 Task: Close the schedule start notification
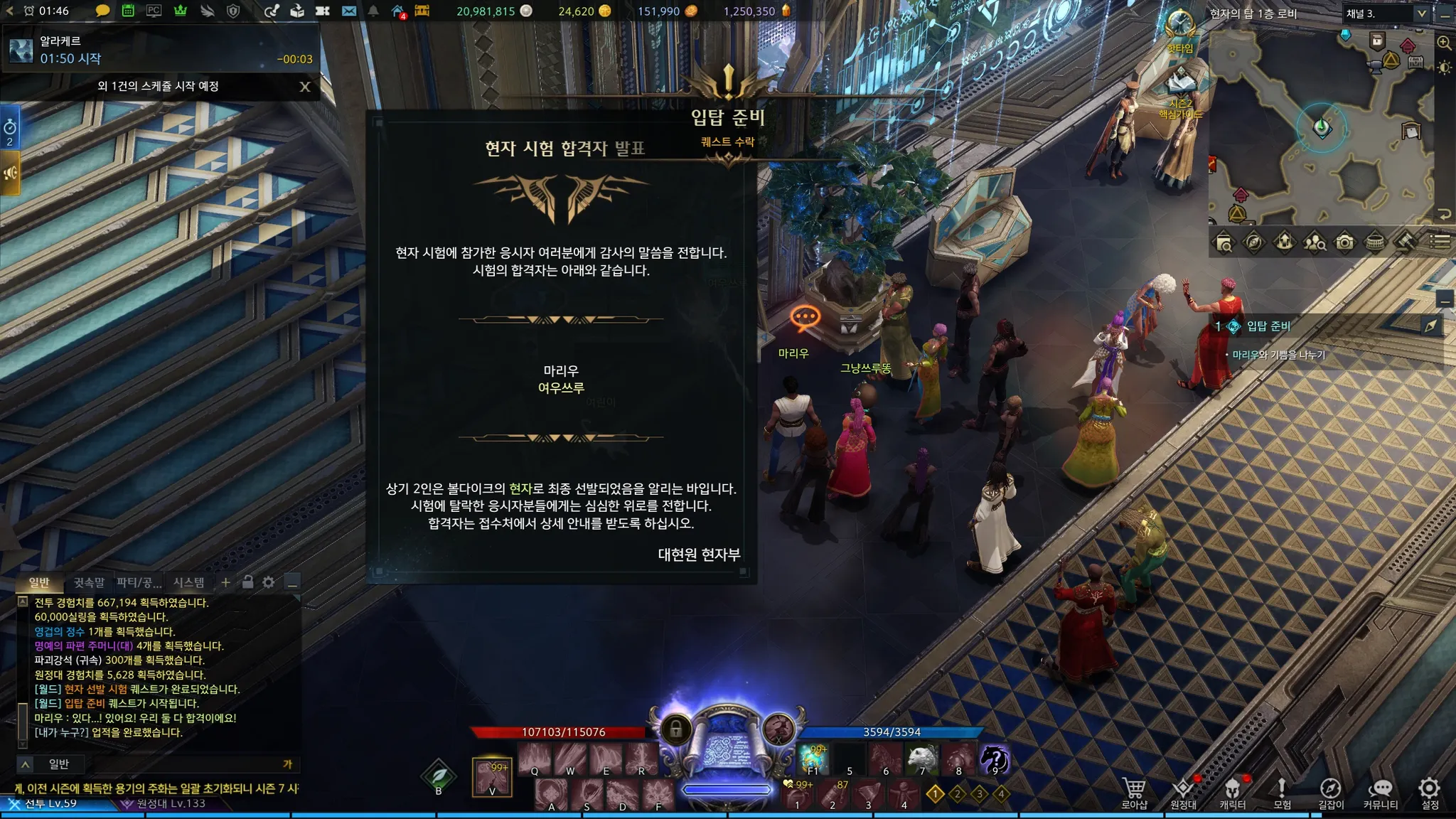click(x=305, y=87)
